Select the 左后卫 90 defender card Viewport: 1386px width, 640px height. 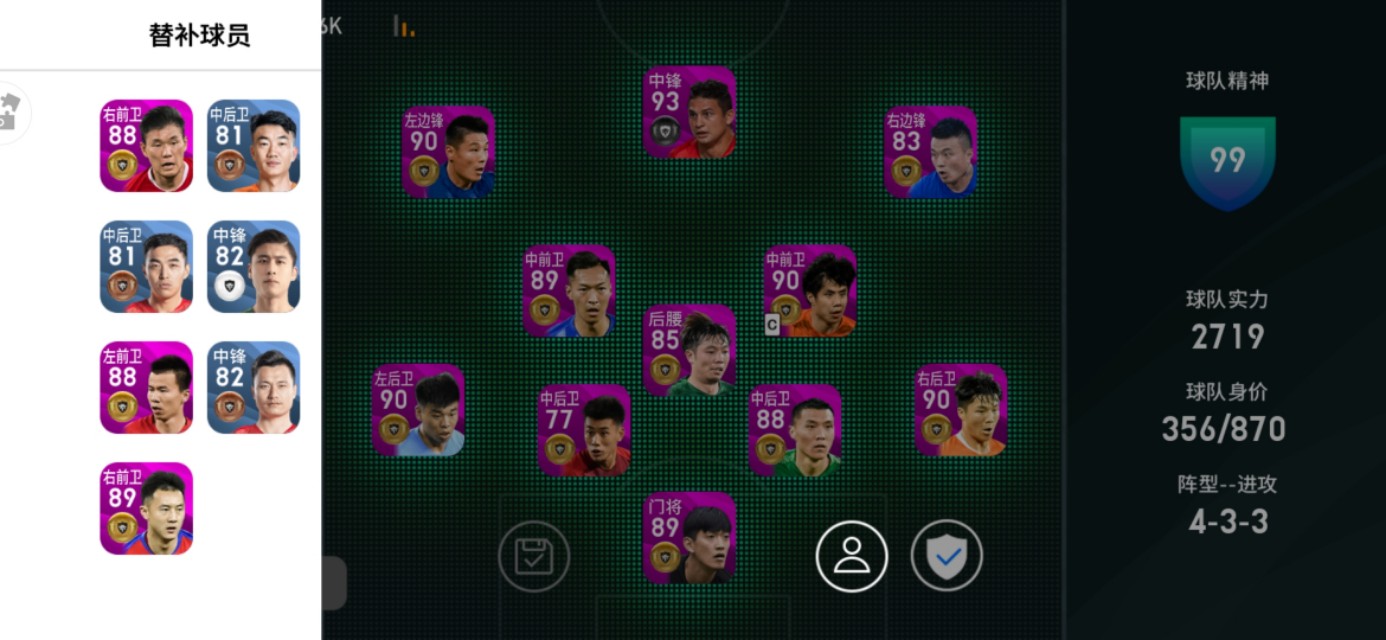coord(418,410)
